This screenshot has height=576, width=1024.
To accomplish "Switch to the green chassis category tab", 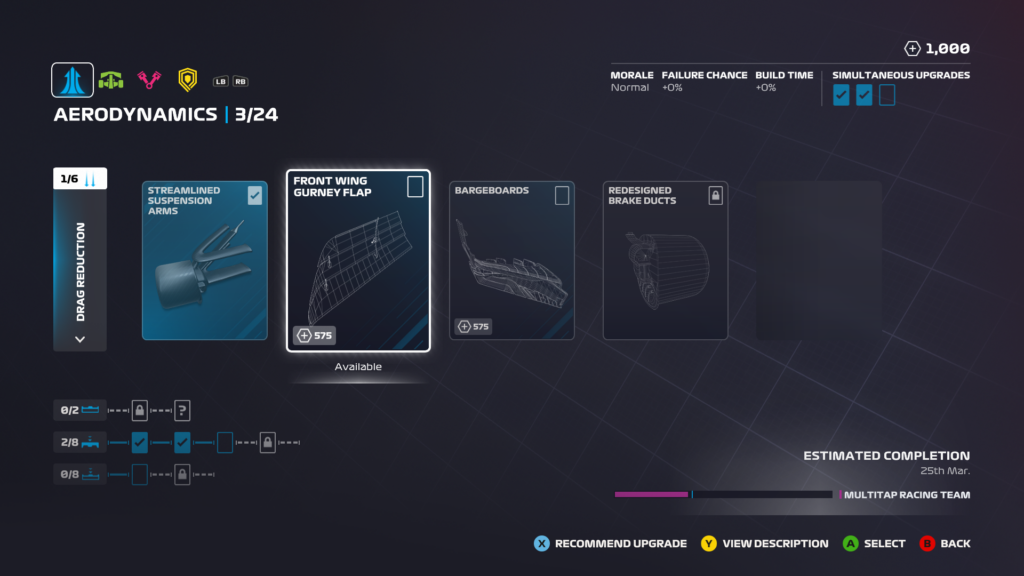I will pyautogui.click(x=111, y=80).
